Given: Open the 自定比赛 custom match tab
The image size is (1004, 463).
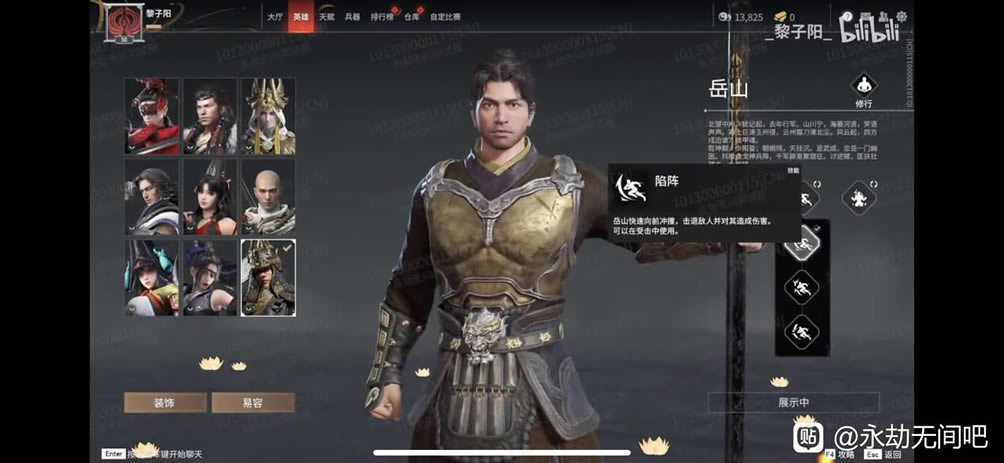Looking at the screenshot, I should pos(446,17).
